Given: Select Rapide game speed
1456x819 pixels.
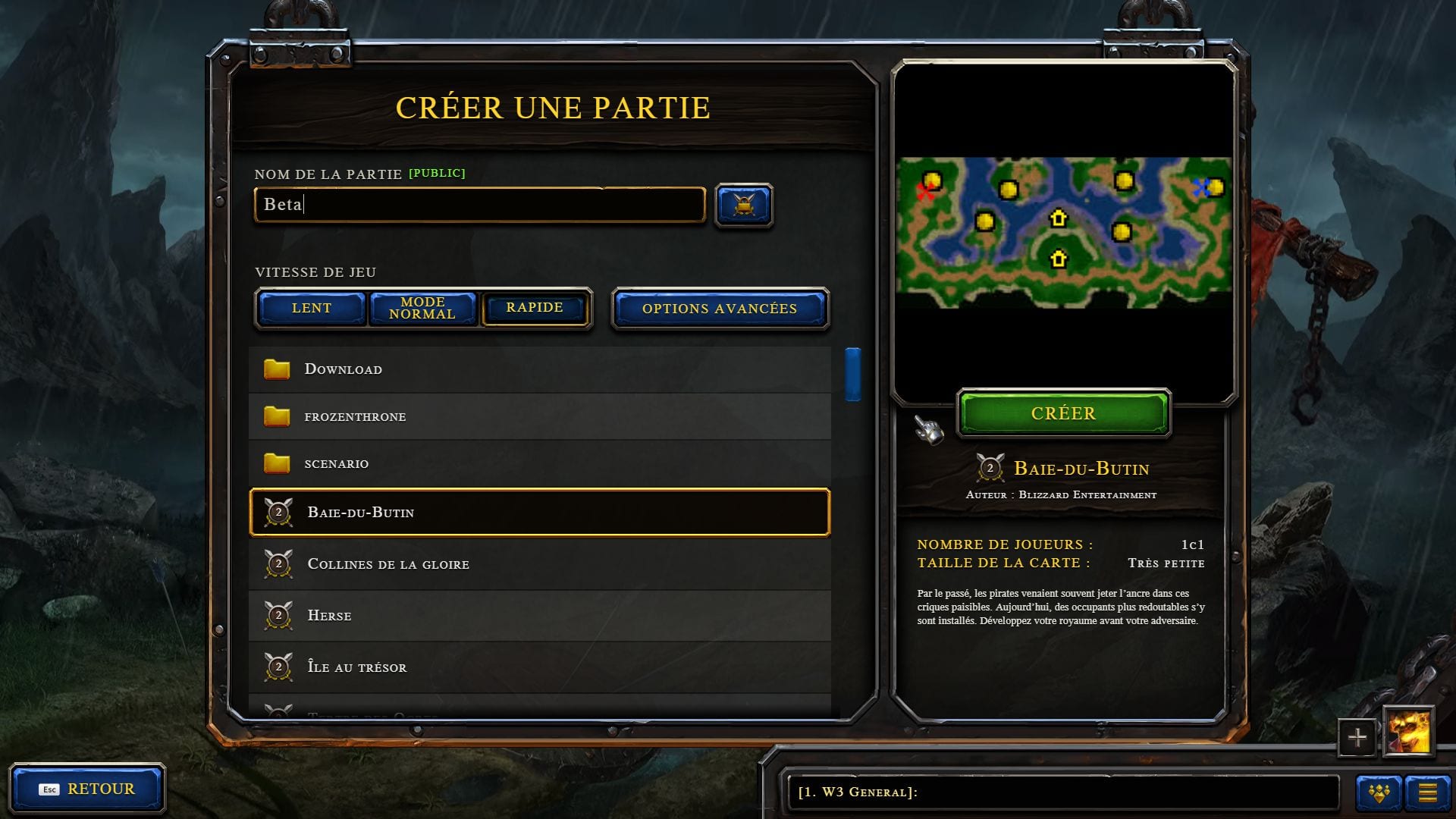Looking at the screenshot, I should point(535,308).
